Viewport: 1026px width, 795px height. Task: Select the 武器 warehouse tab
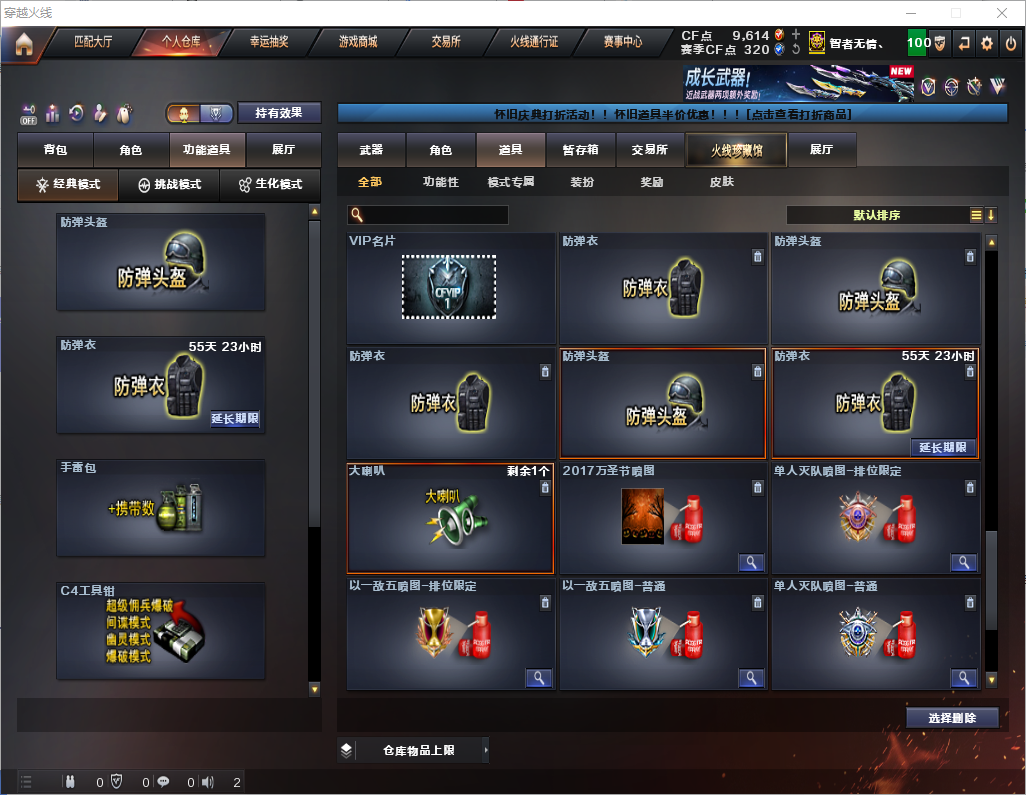[371, 150]
